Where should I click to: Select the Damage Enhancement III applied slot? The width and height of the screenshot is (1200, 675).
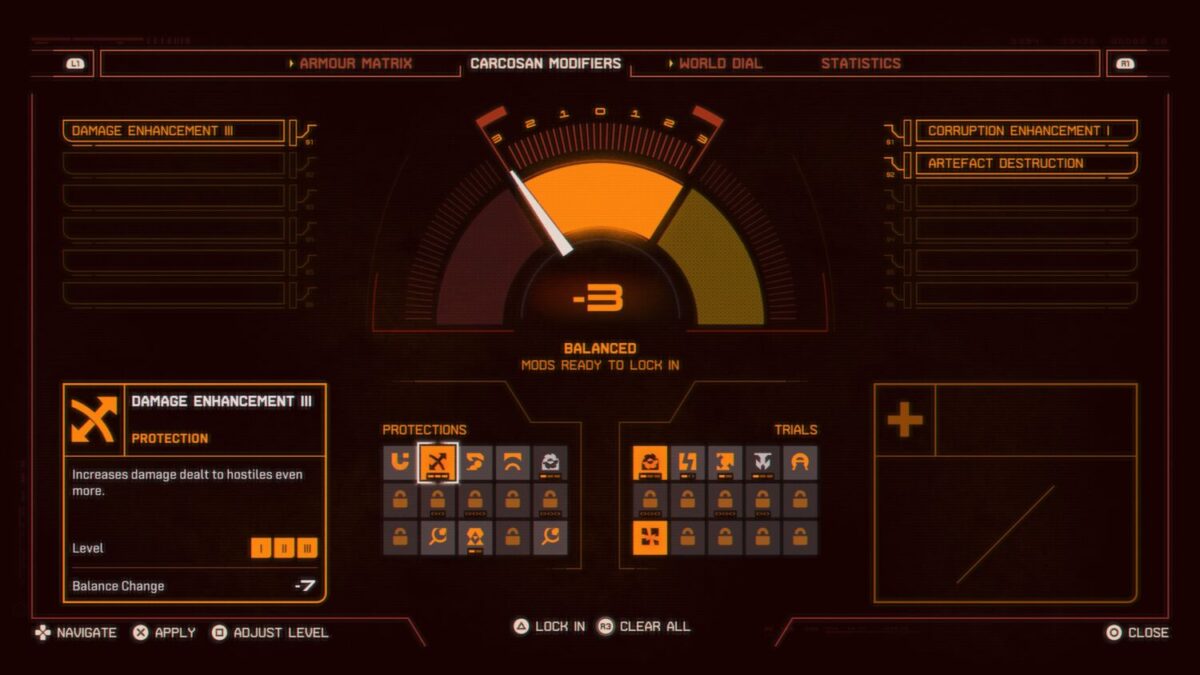(x=174, y=131)
